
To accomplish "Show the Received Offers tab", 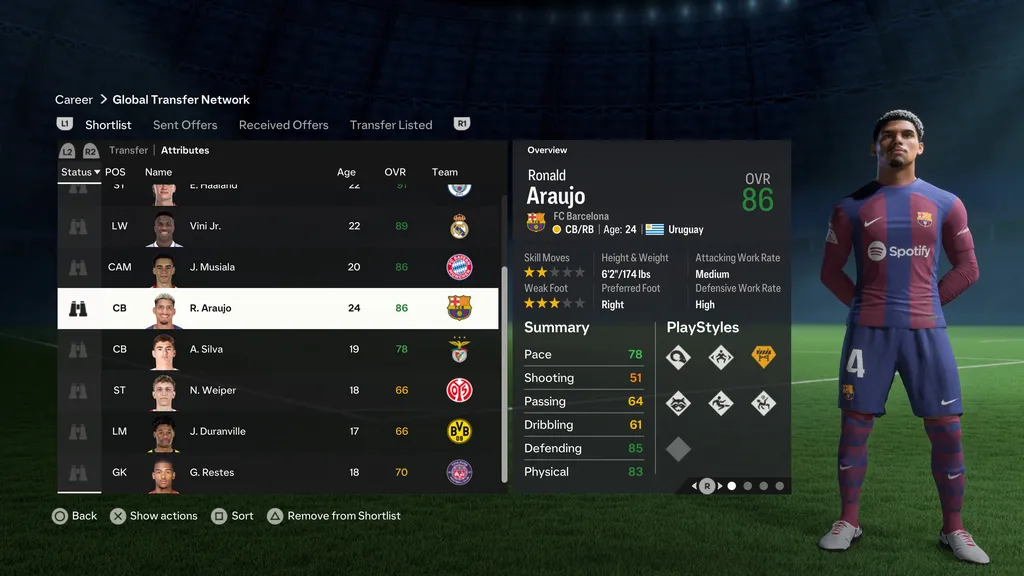I will 283,125.
